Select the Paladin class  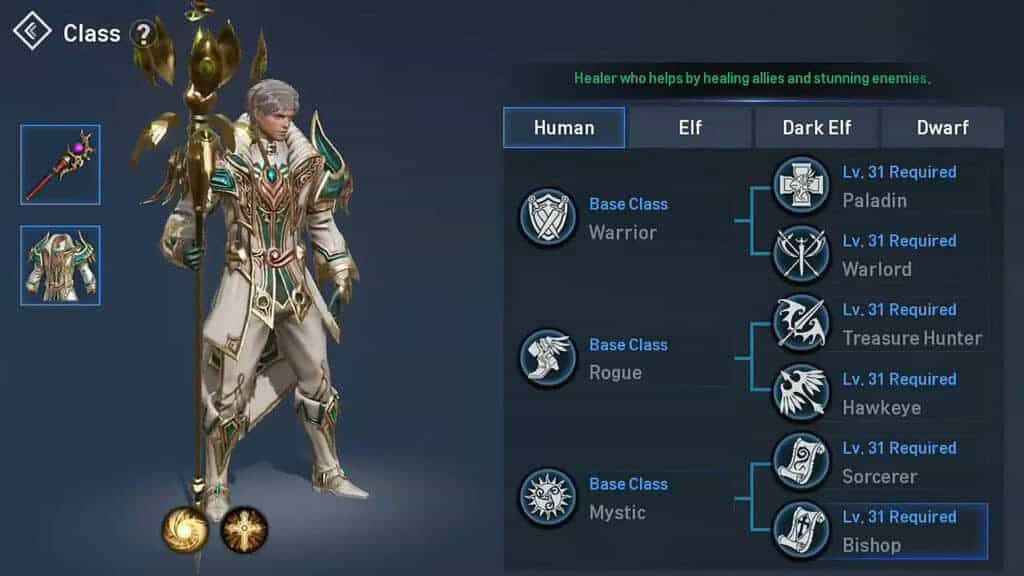(x=801, y=186)
